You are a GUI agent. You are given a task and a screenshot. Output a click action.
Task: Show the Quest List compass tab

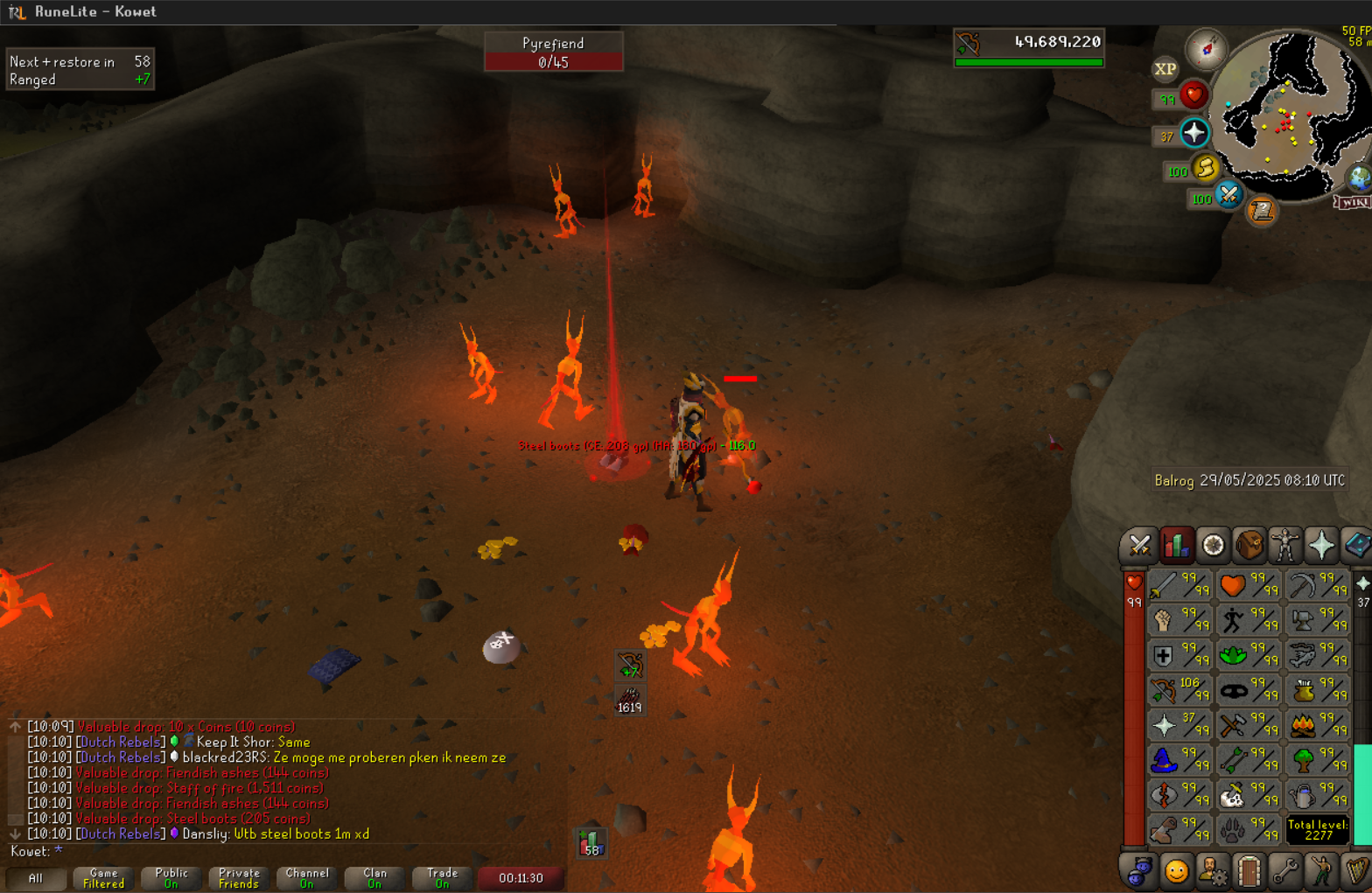coord(1213,546)
